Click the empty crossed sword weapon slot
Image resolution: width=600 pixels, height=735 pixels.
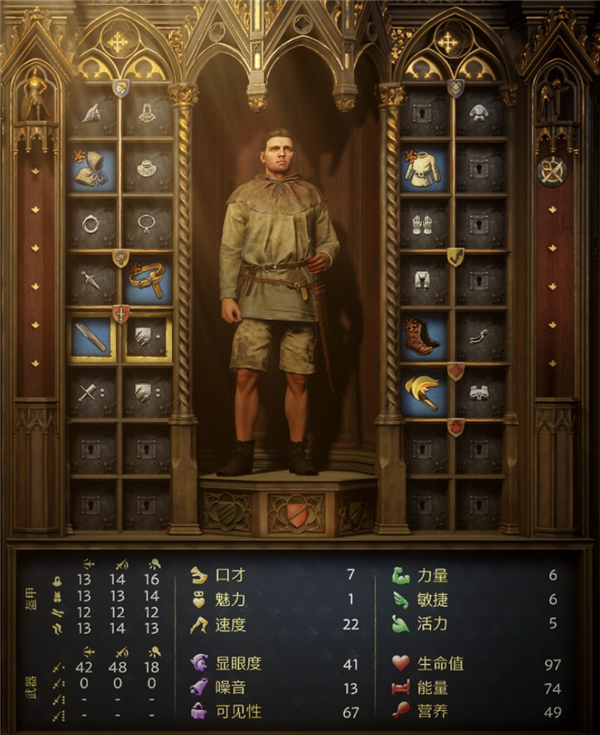click(91, 394)
